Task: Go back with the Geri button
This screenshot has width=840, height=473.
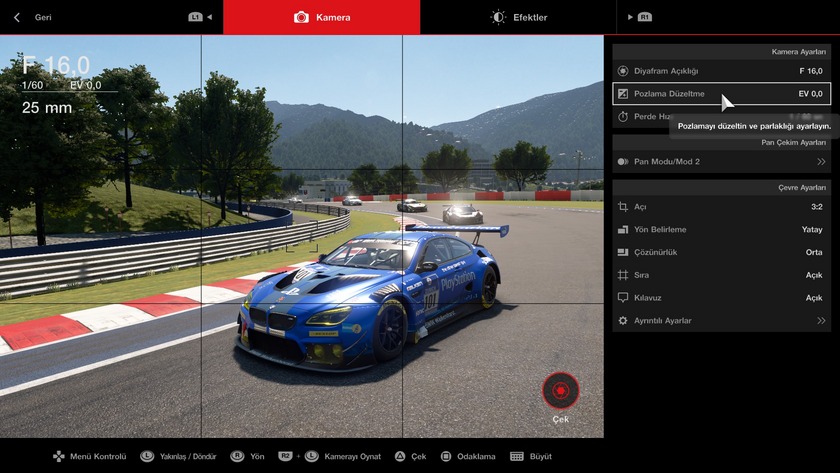Action: click(34, 17)
